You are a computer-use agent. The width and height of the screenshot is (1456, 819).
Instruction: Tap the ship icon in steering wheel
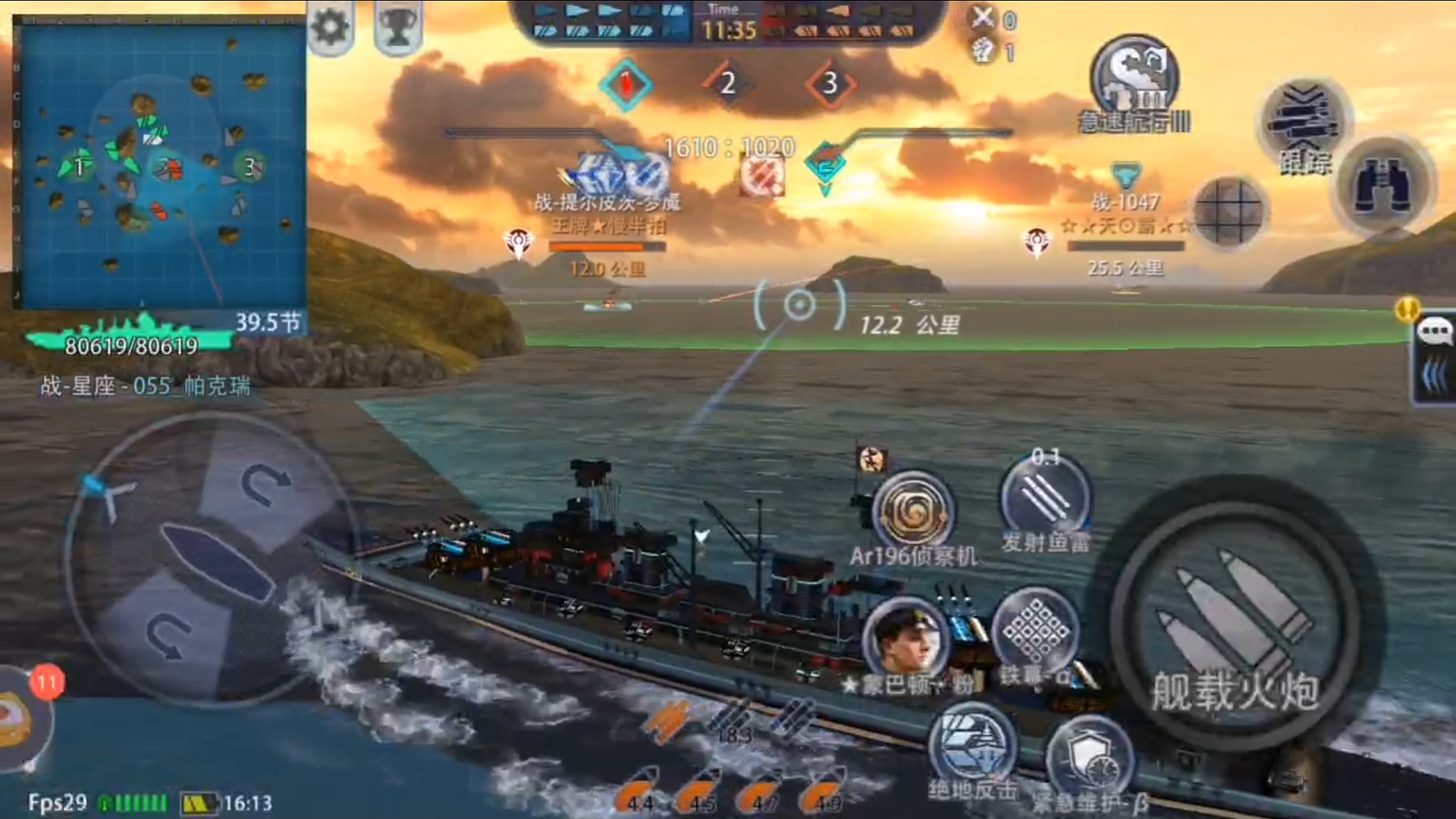click(218, 561)
